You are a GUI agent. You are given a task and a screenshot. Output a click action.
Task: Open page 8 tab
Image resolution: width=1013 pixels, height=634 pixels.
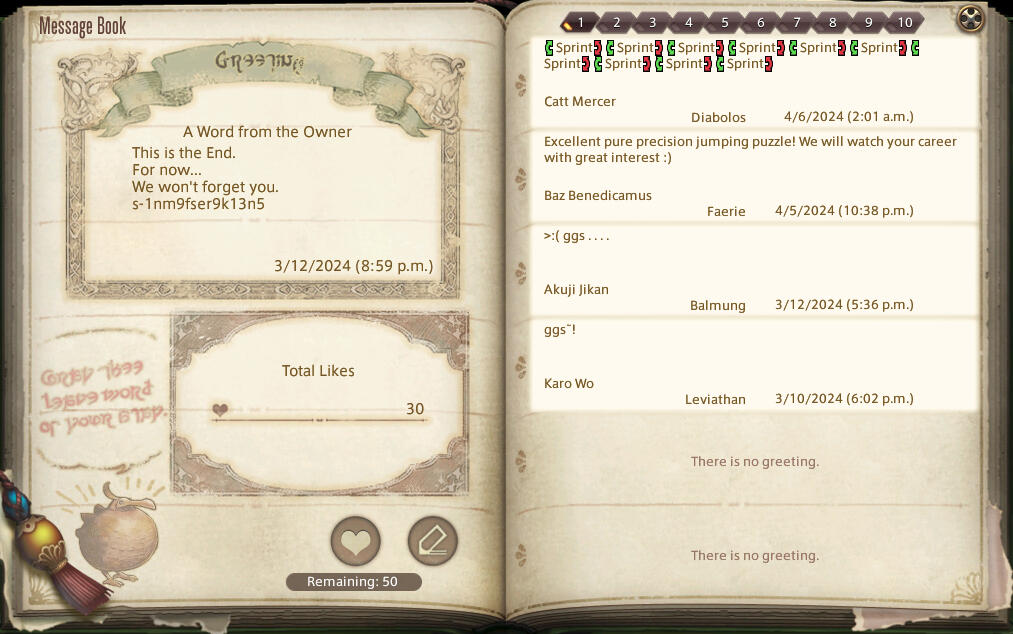pos(832,22)
